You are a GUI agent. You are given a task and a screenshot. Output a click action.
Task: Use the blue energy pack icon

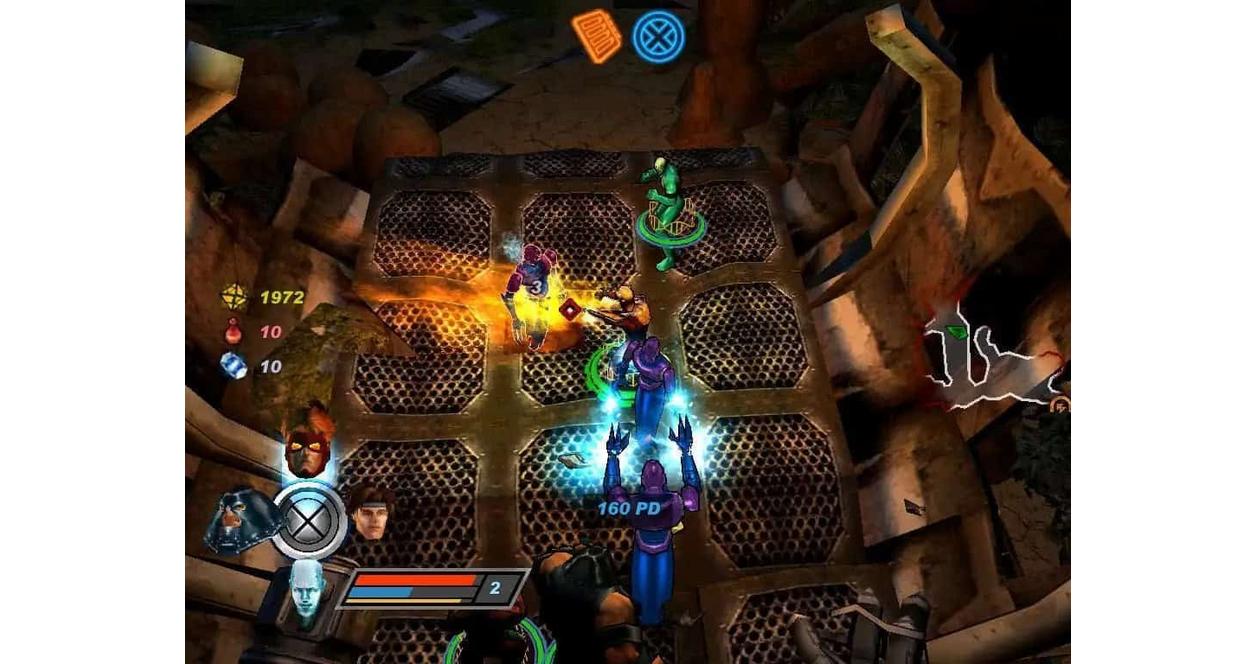pos(233,366)
